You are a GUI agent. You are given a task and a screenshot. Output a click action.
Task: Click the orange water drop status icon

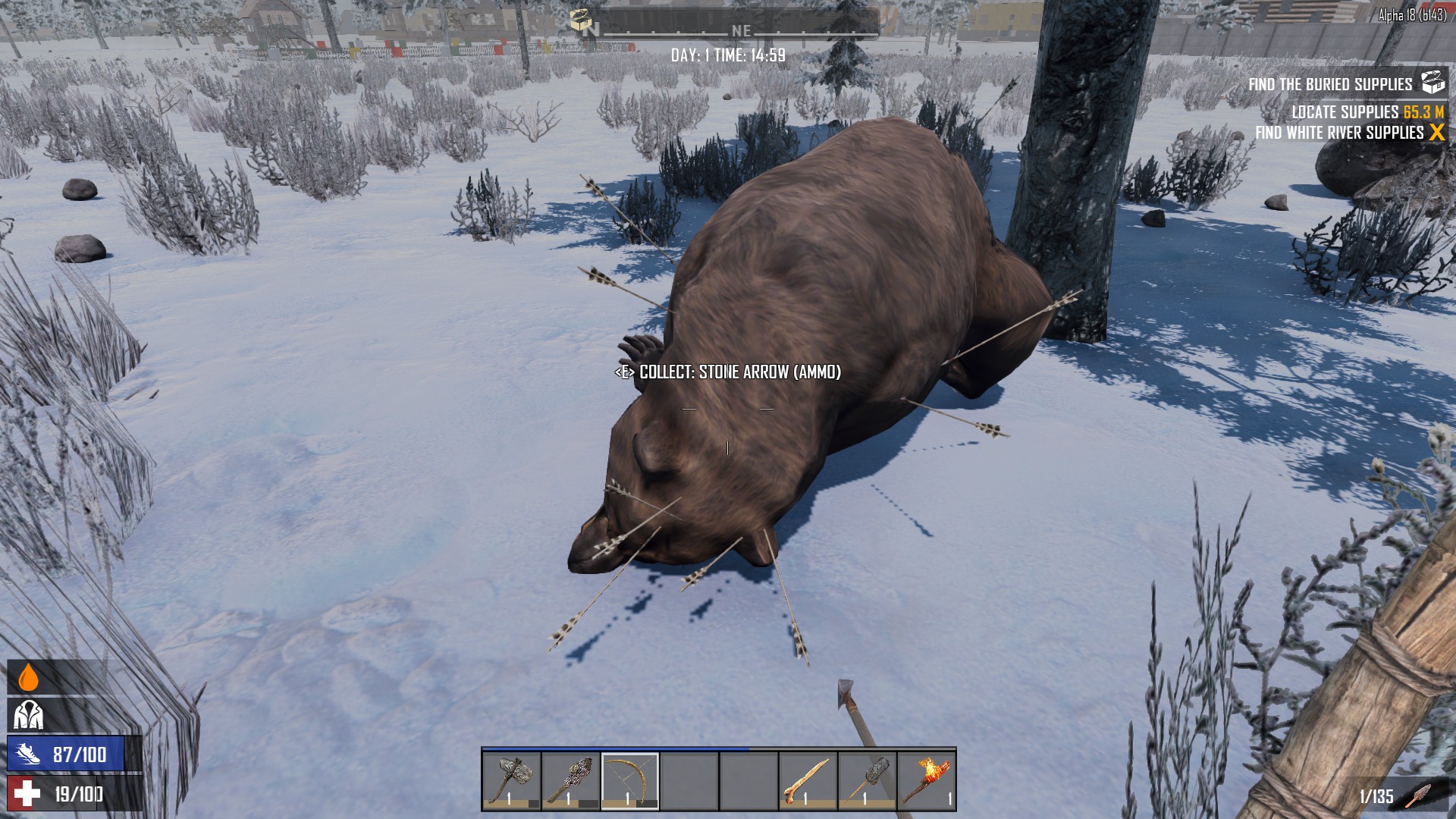coord(28,677)
